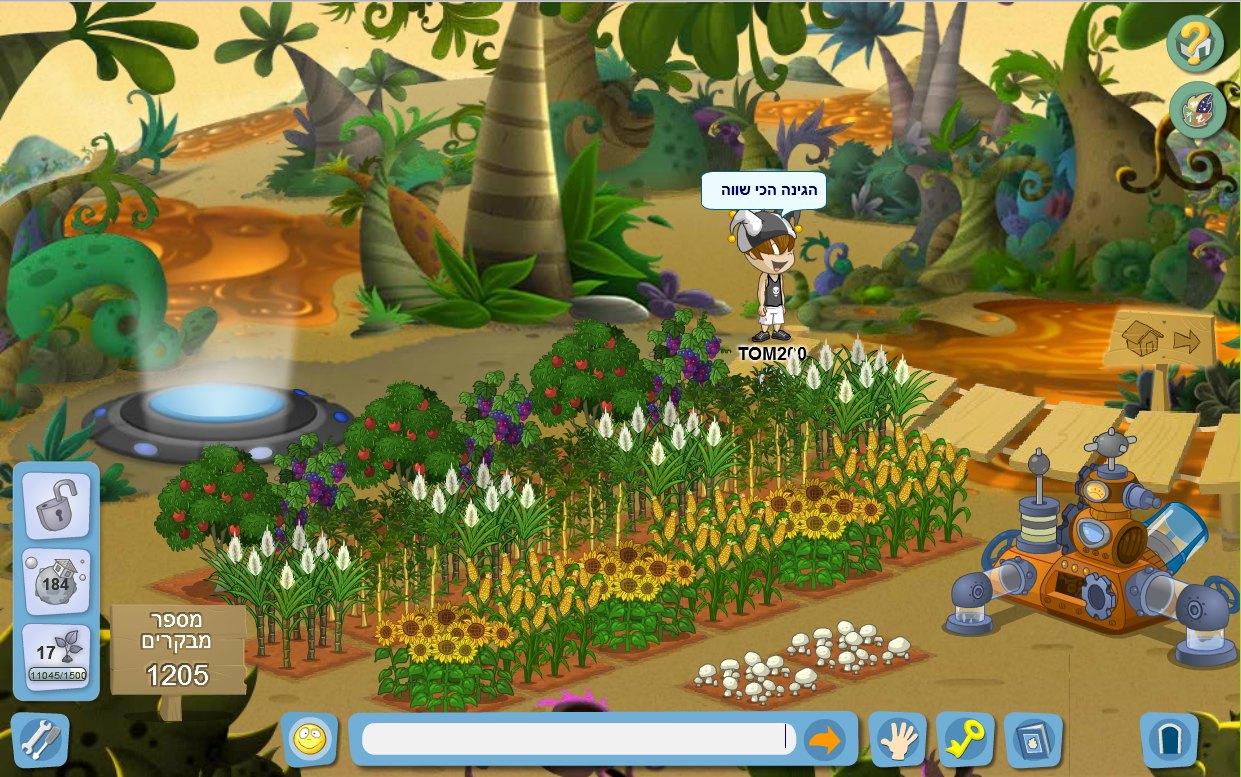
Task: Open the blue book icon
Action: point(1033,740)
